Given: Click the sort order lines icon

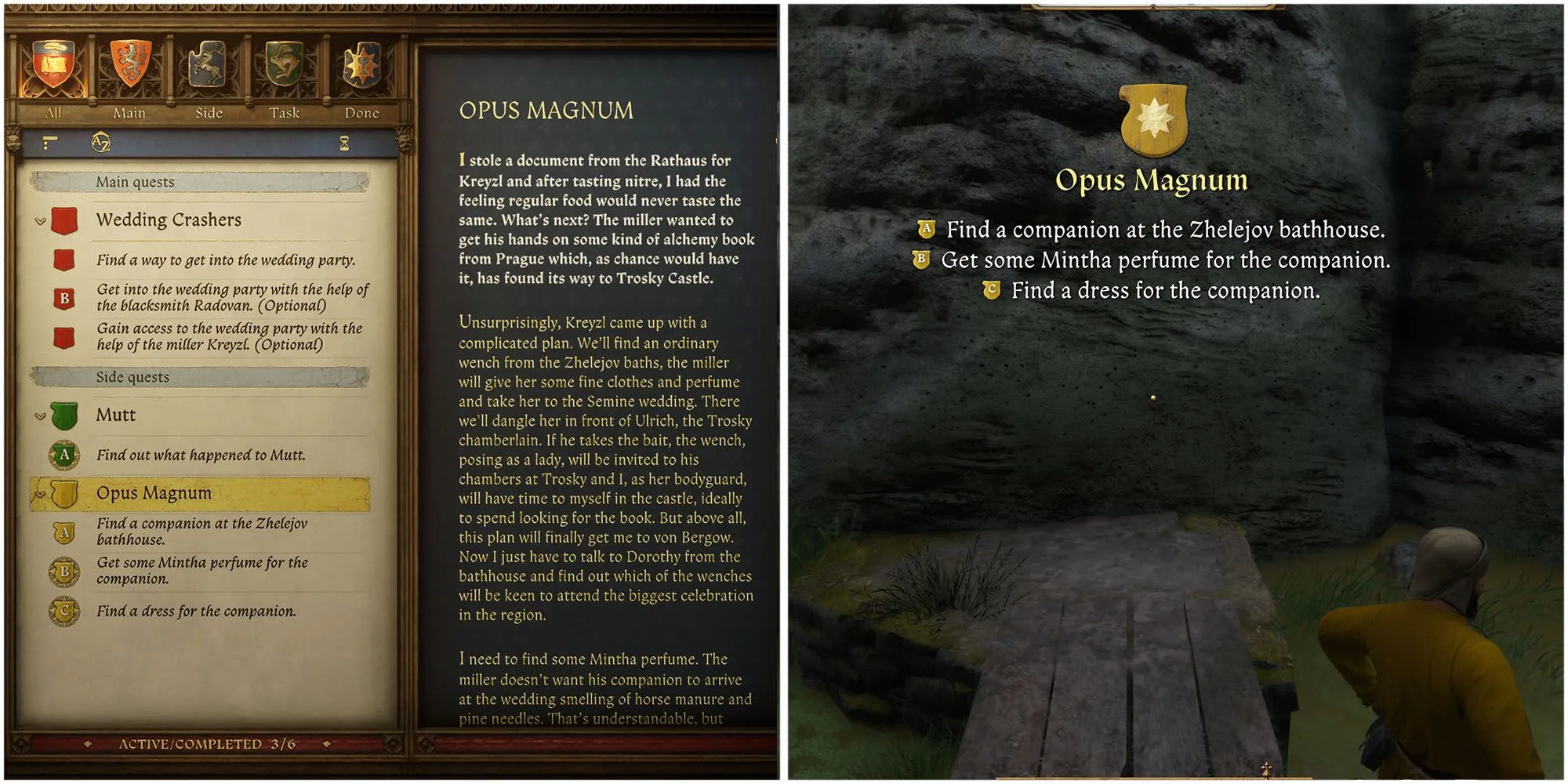Looking at the screenshot, I should 50,143.
